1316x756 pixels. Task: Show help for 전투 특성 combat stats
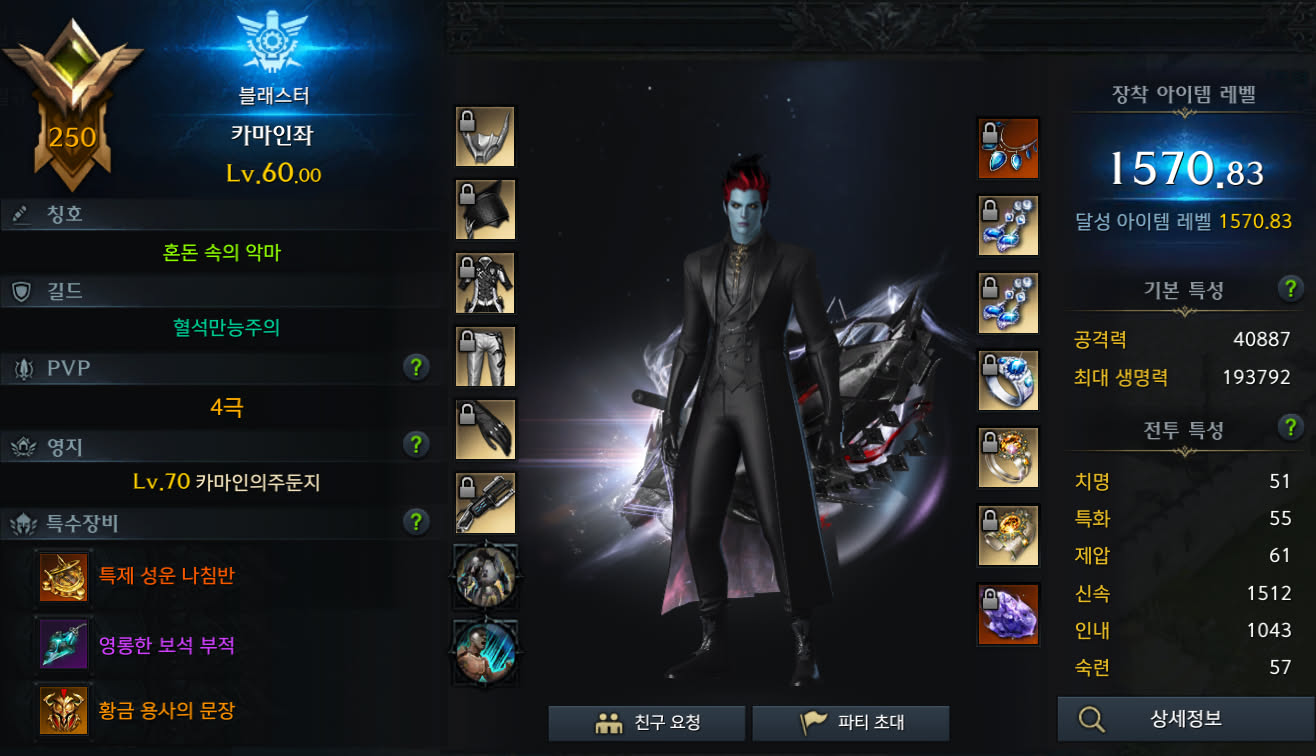tap(1290, 428)
